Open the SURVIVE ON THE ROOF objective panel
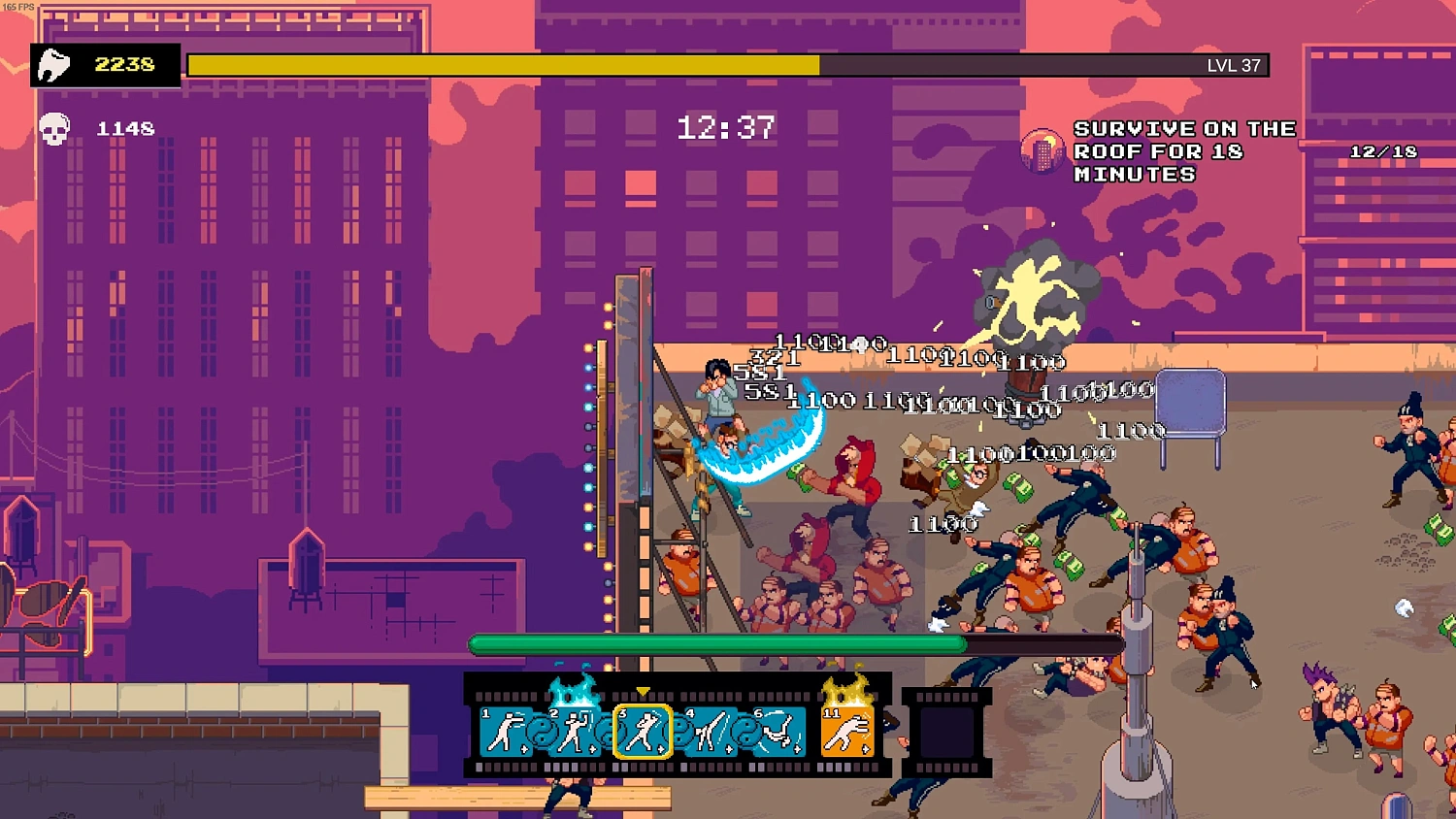This screenshot has height=819, width=1456. (x=1184, y=151)
